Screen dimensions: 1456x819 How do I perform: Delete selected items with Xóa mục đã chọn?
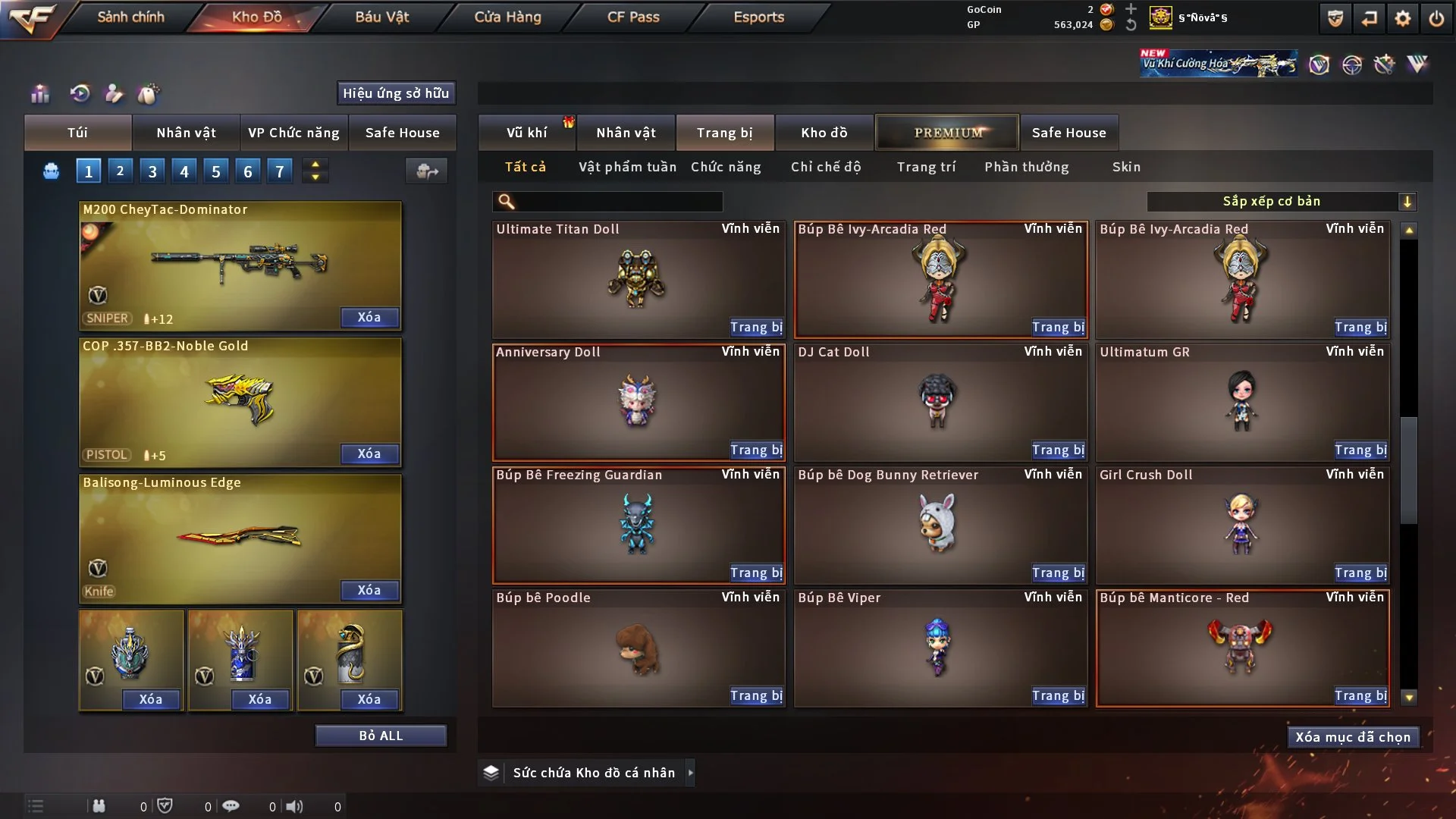click(x=1353, y=737)
